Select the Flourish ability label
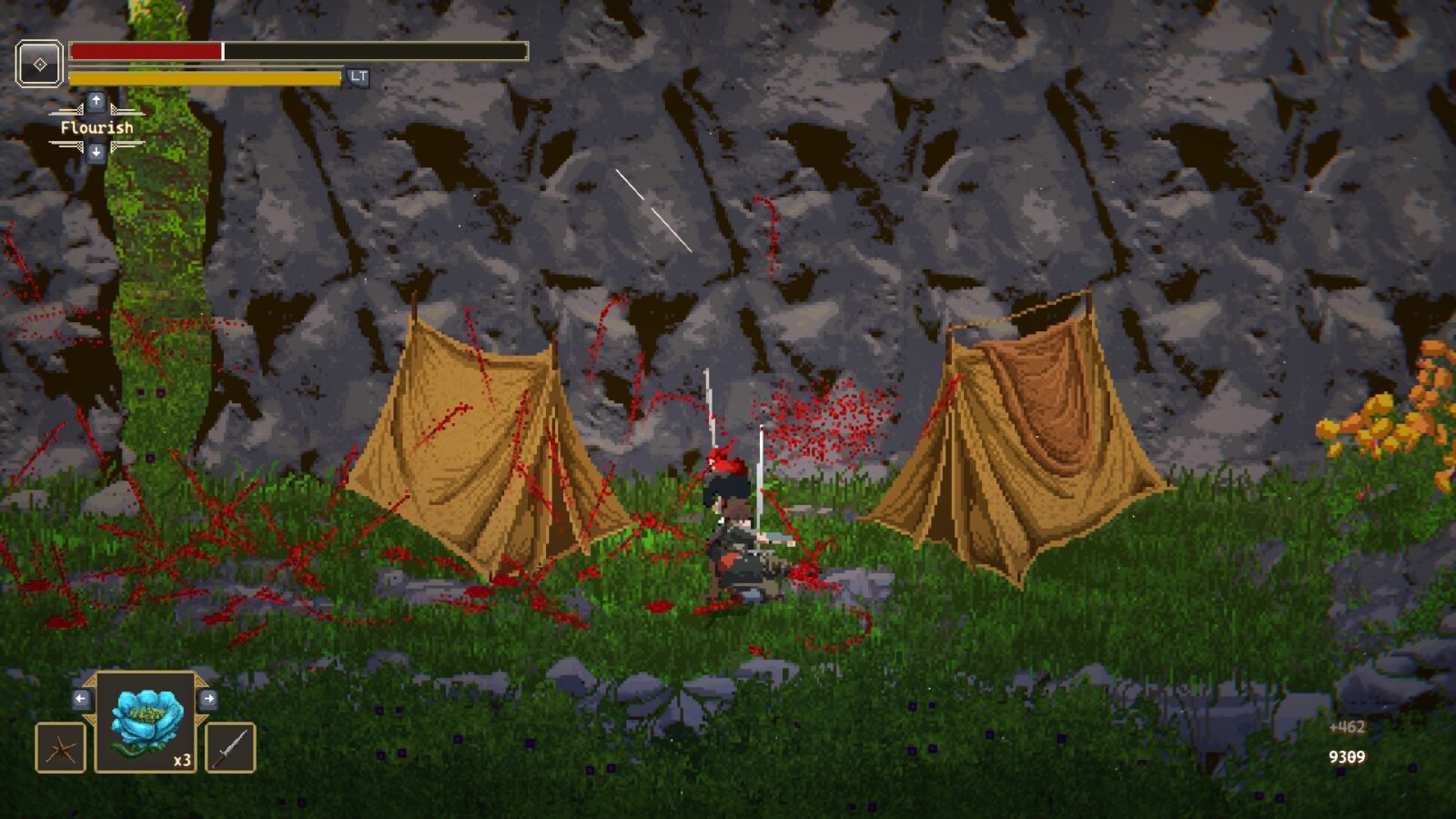The image size is (1456, 819). point(96,127)
